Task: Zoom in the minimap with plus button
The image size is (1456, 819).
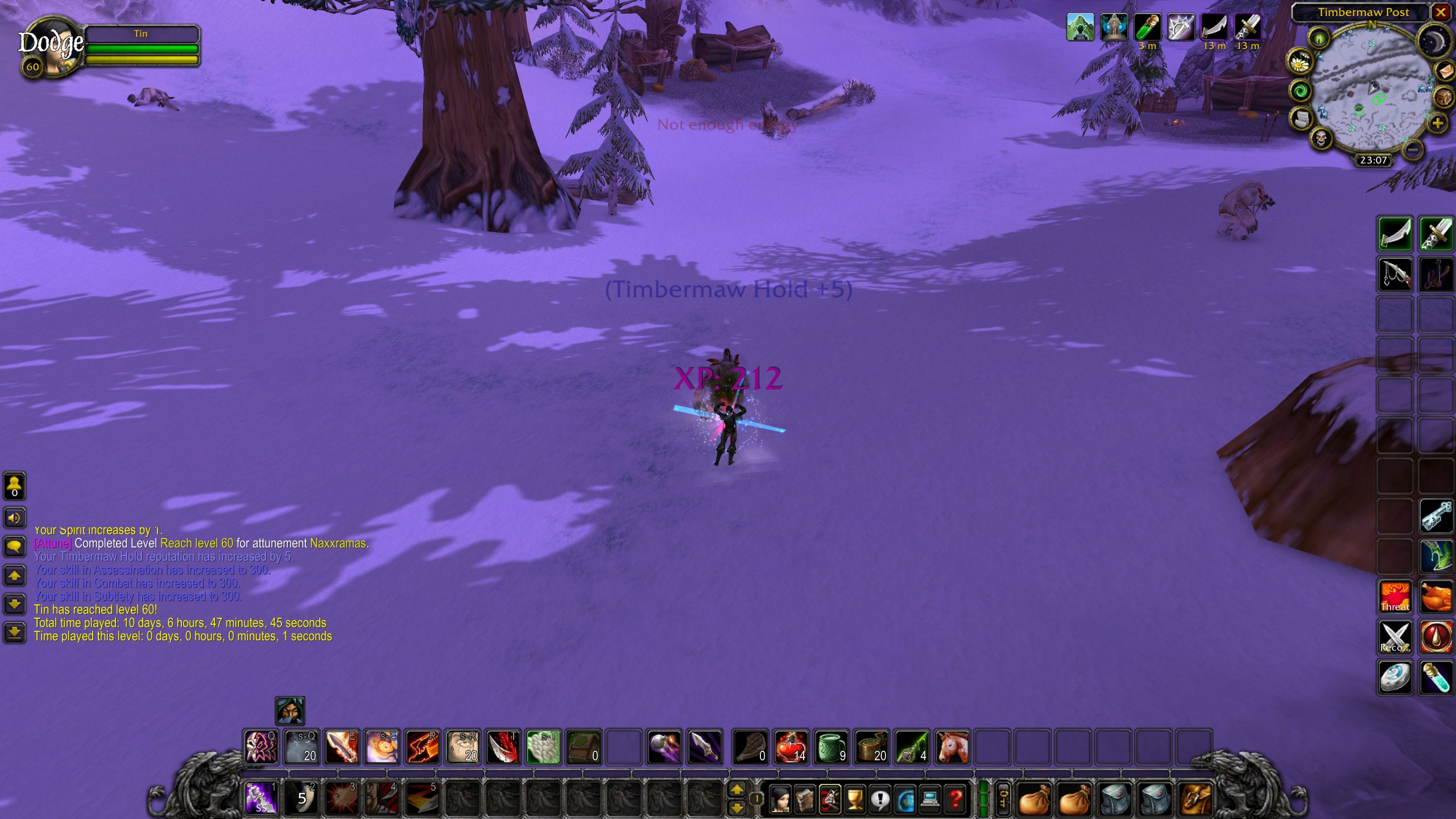Action: pos(1438,123)
